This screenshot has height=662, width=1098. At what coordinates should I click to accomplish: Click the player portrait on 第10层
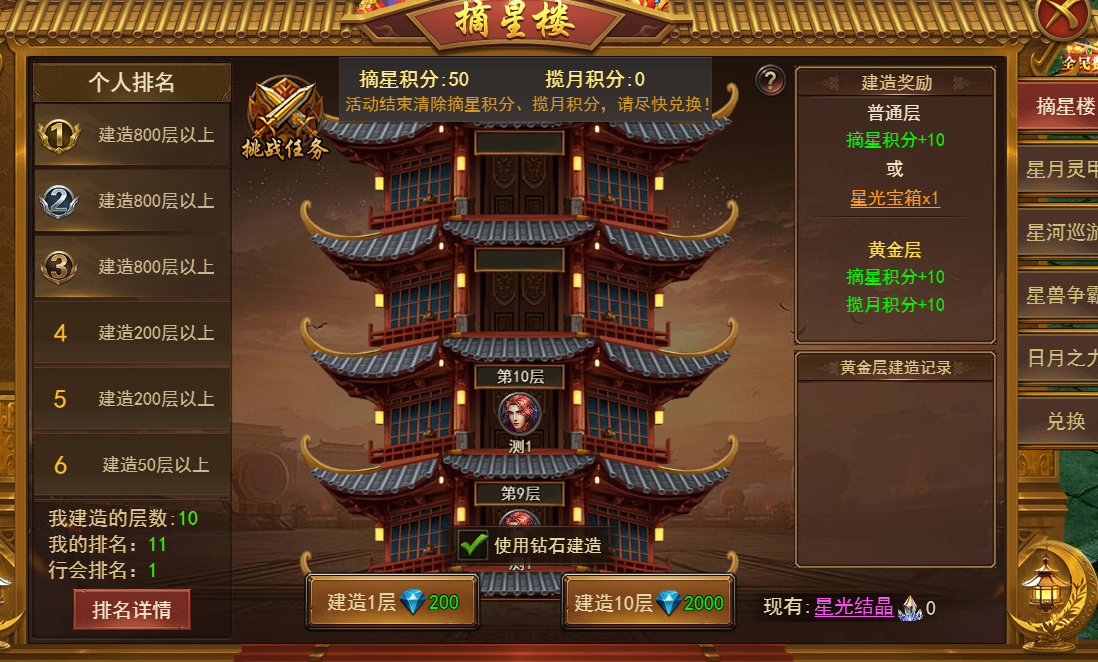click(519, 412)
